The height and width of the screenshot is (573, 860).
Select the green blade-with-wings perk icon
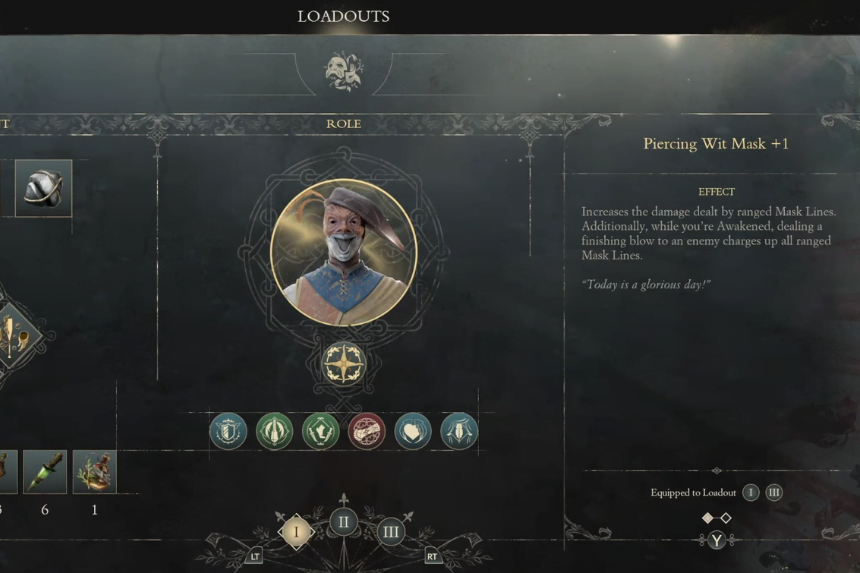(x=274, y=431)
